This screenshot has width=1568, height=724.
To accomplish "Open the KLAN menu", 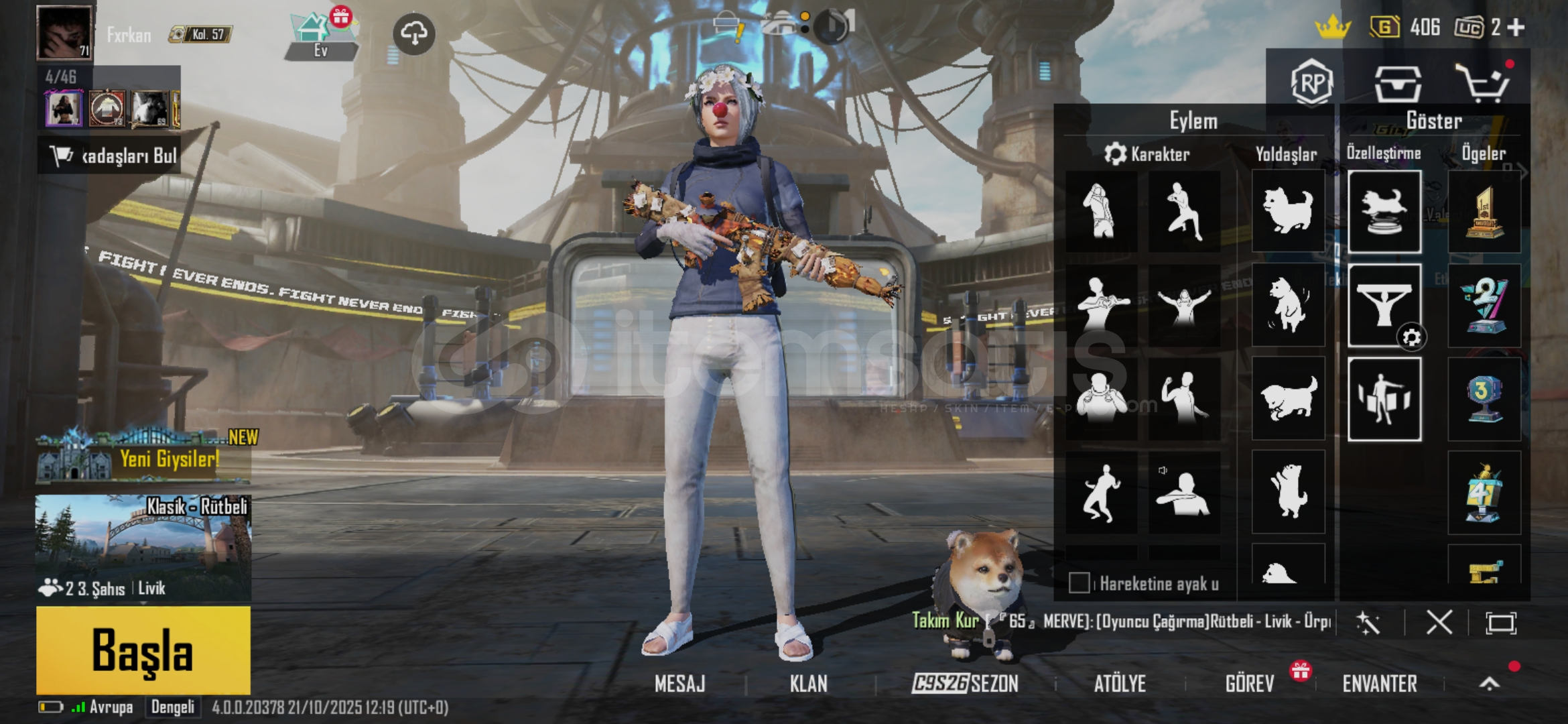I will (x=808, y=684).
